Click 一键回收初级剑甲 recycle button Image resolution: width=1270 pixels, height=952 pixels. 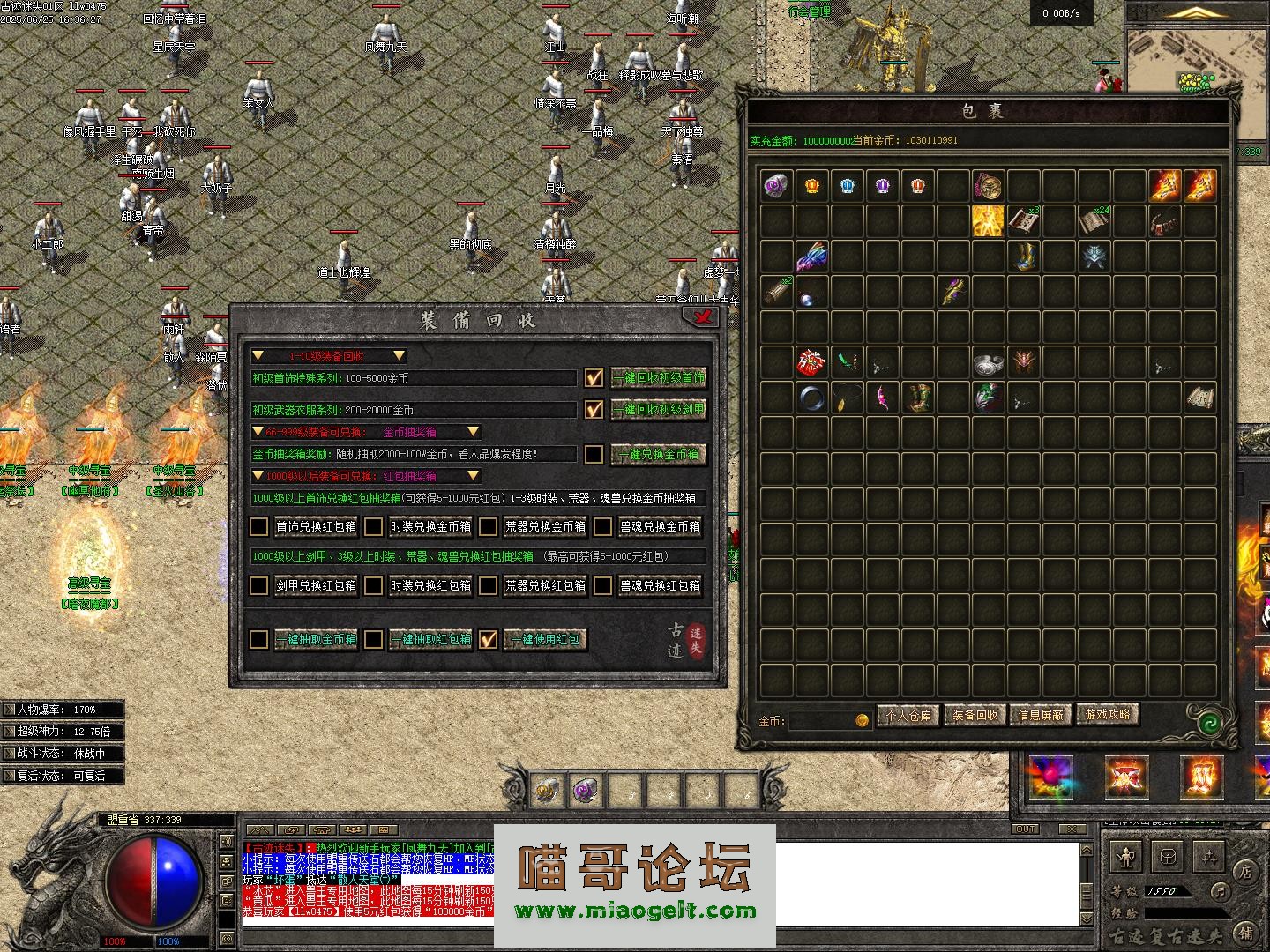point(659,410)
